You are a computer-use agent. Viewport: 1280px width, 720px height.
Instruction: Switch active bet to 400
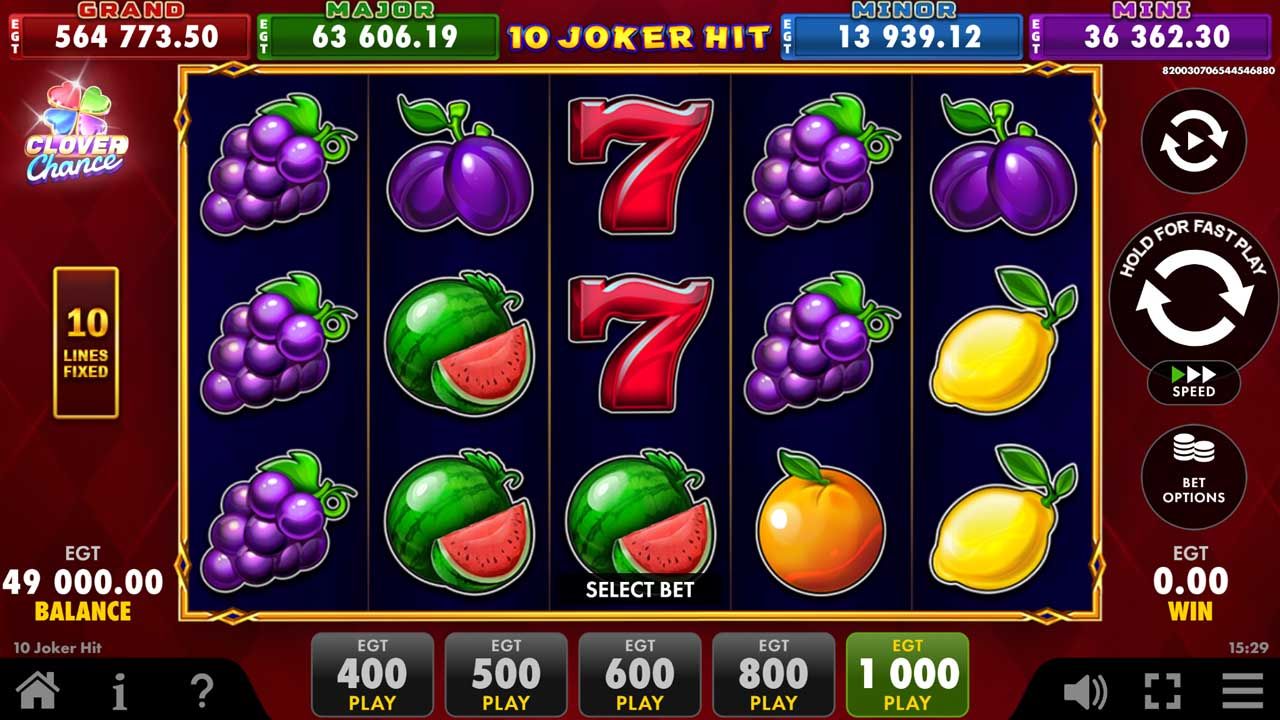(x=372, y=675)
